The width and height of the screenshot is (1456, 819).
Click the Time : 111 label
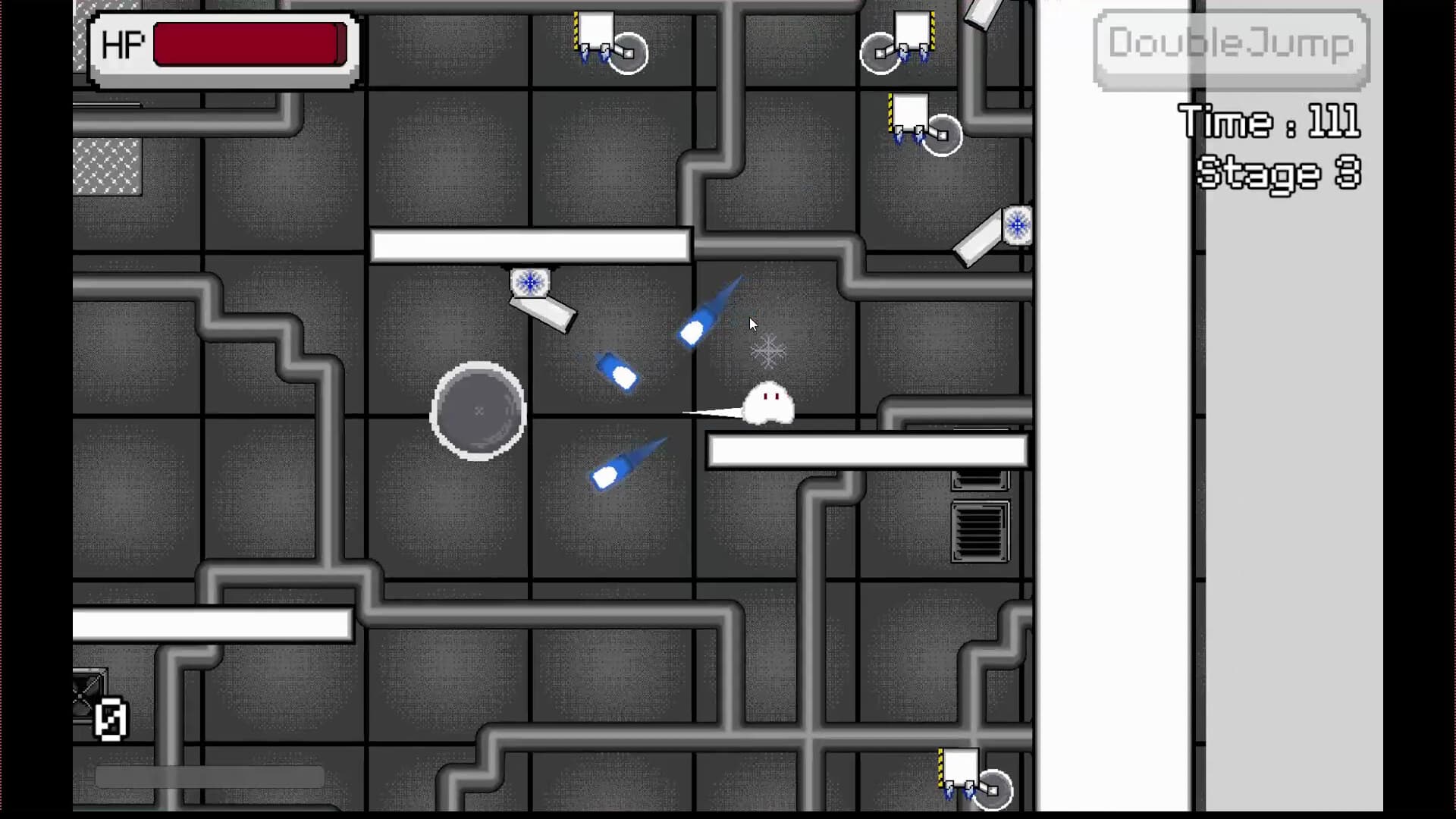(x=1269, y=121)
